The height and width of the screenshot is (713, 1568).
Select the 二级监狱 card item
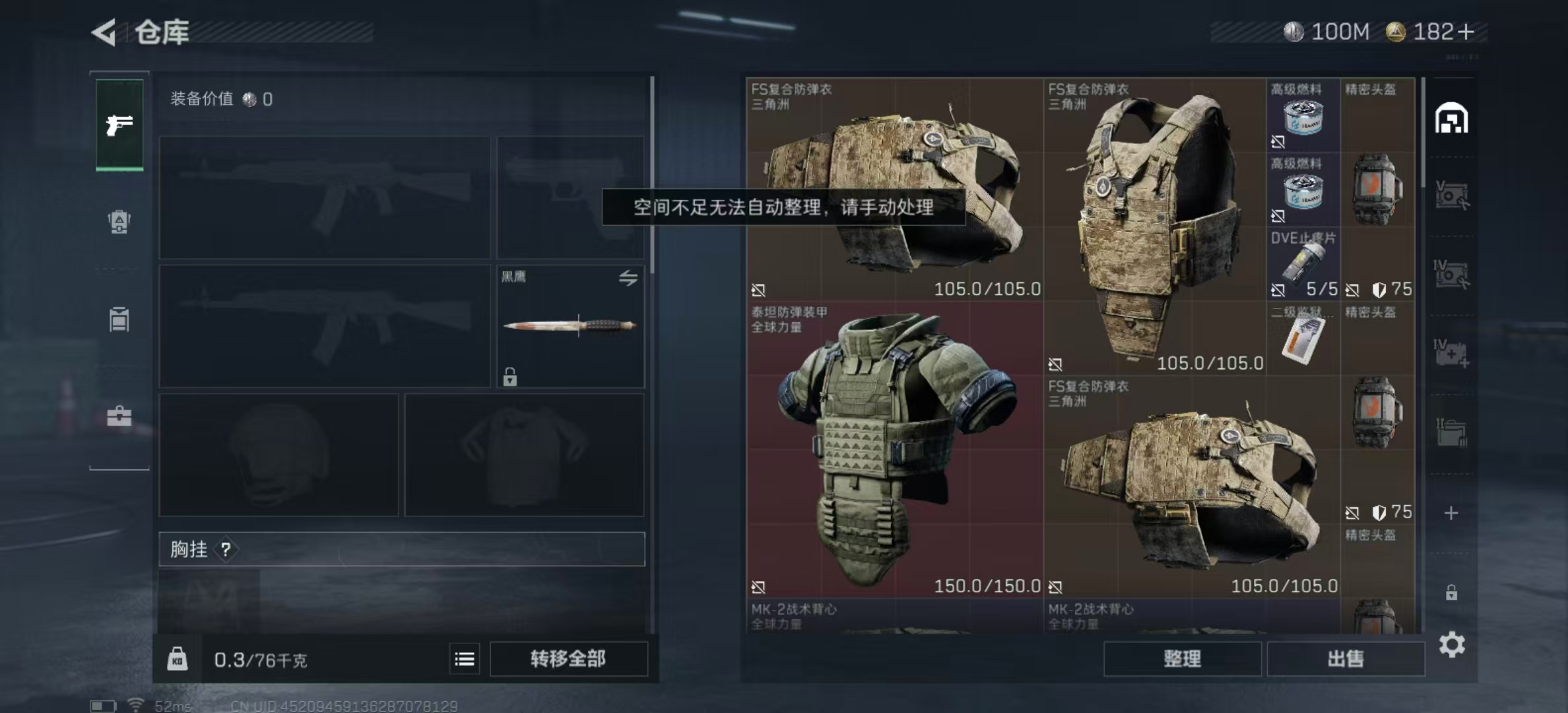point(1303,338)
